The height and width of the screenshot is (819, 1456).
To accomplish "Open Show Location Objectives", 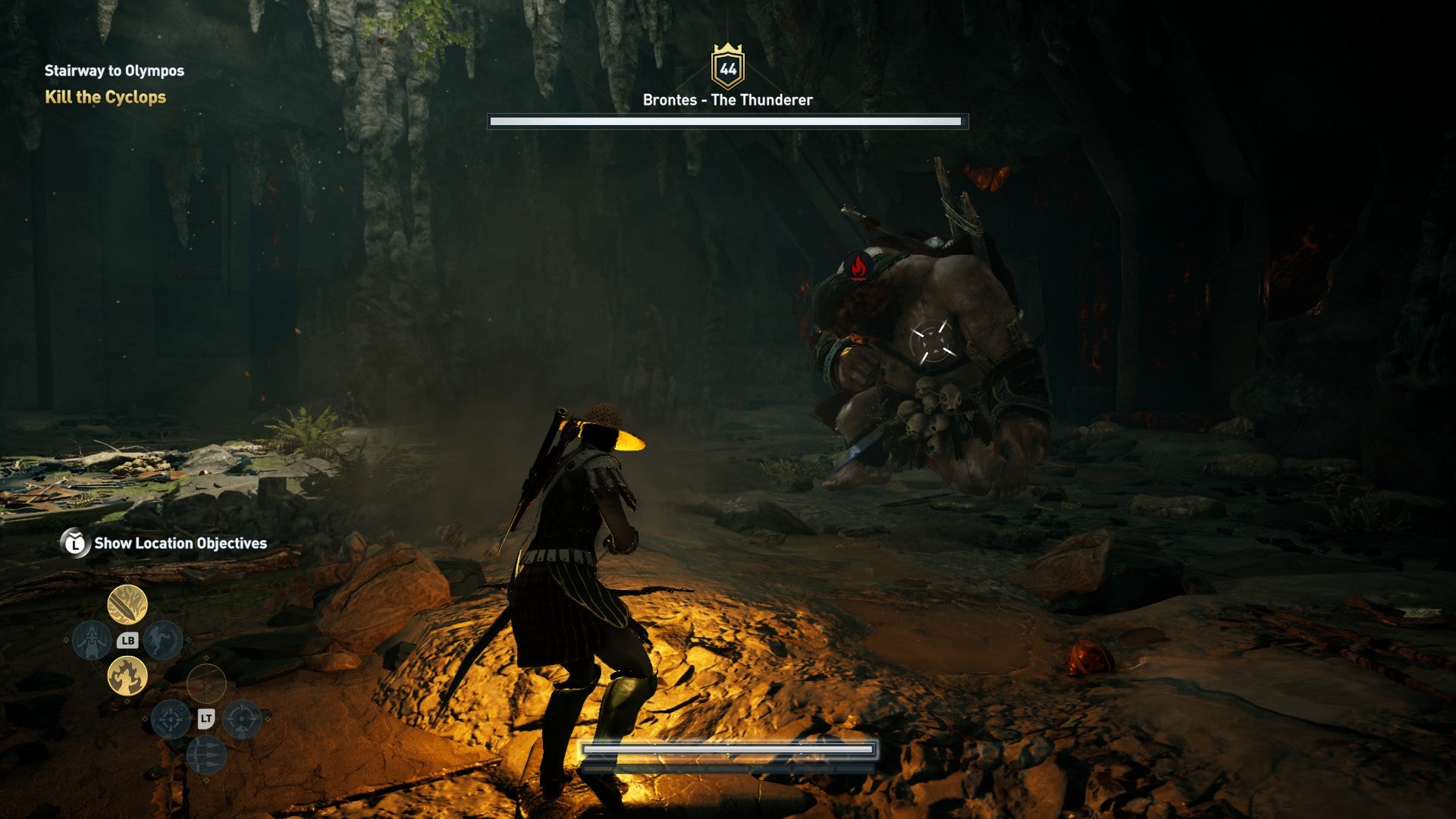I will pos(180,543).
